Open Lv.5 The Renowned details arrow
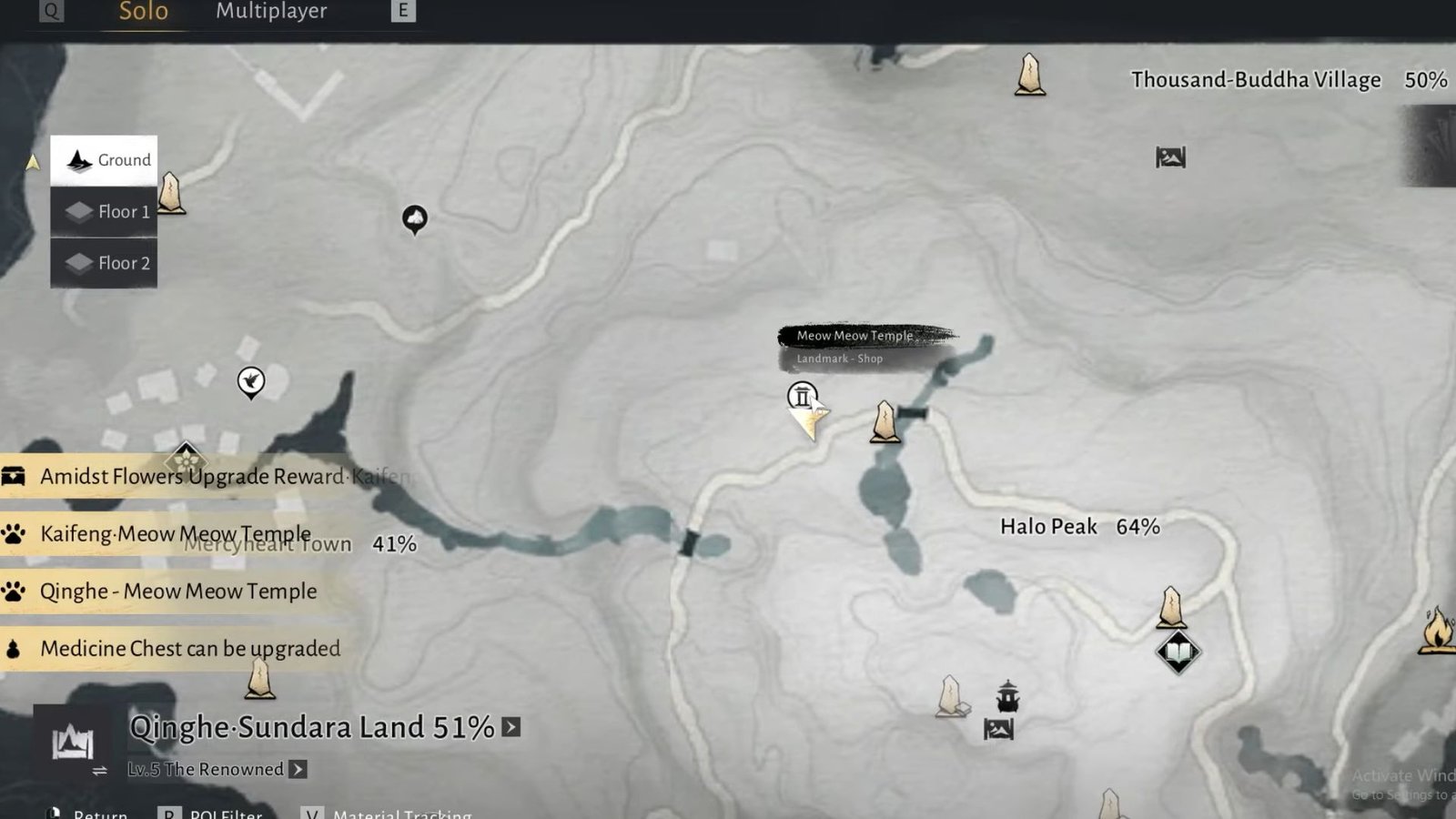The image size is (1456, 819). pos(298,770)
